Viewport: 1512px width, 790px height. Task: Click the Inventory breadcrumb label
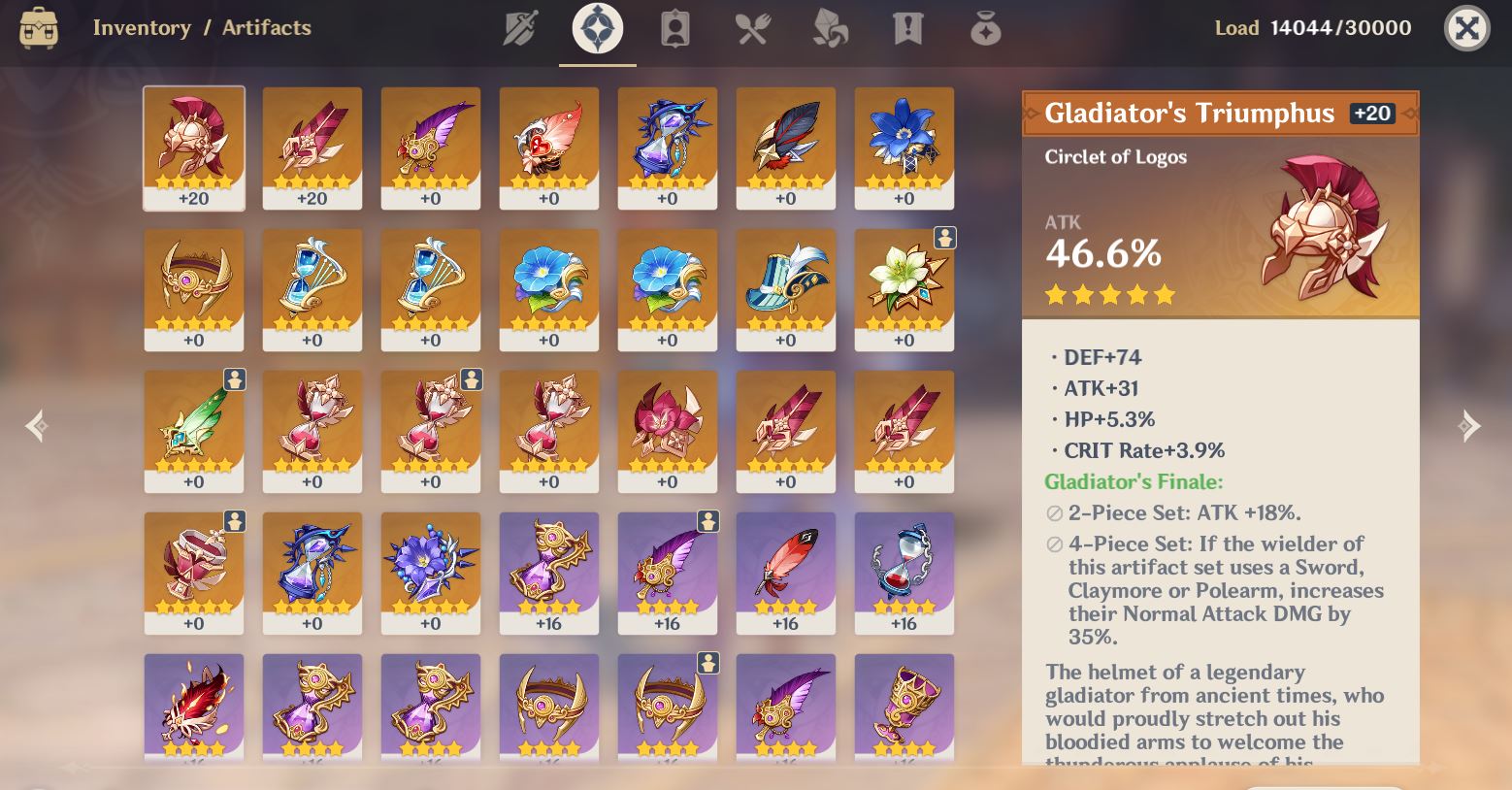pyautogui.click(x=142, y=27)
